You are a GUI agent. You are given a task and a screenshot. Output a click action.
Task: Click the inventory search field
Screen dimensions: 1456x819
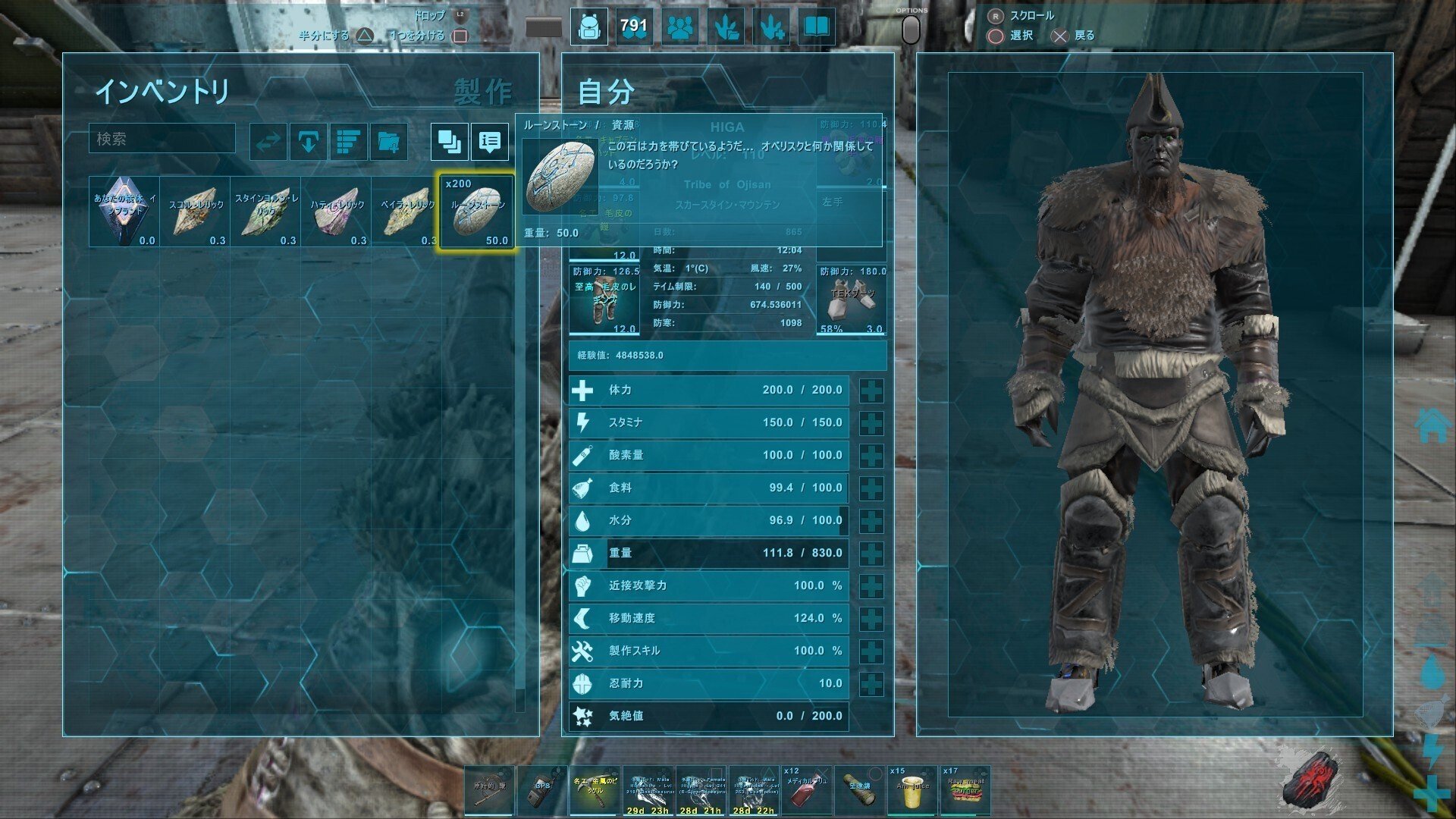162,139
